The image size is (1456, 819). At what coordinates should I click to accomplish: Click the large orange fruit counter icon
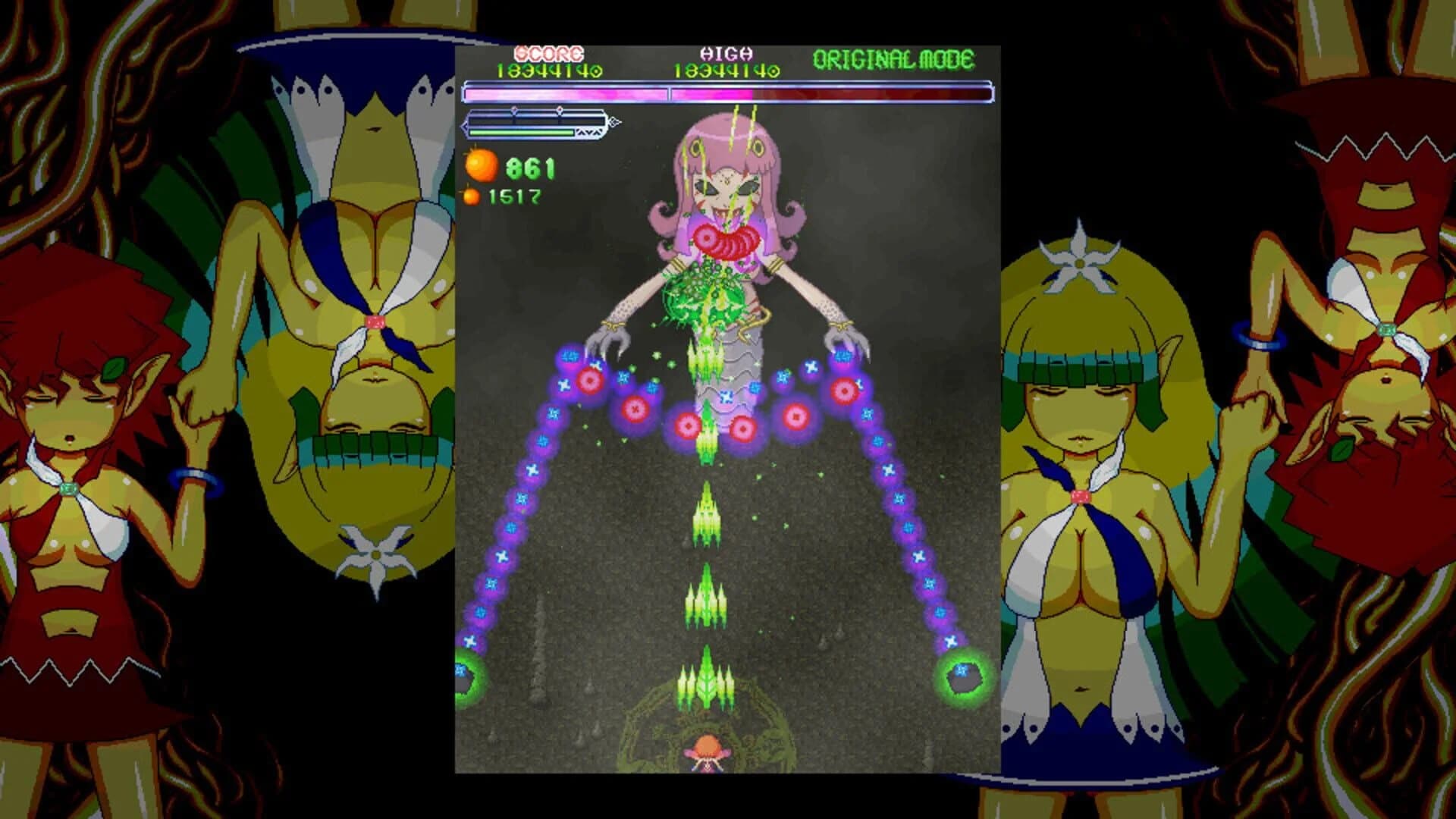[x=481, y=165]
